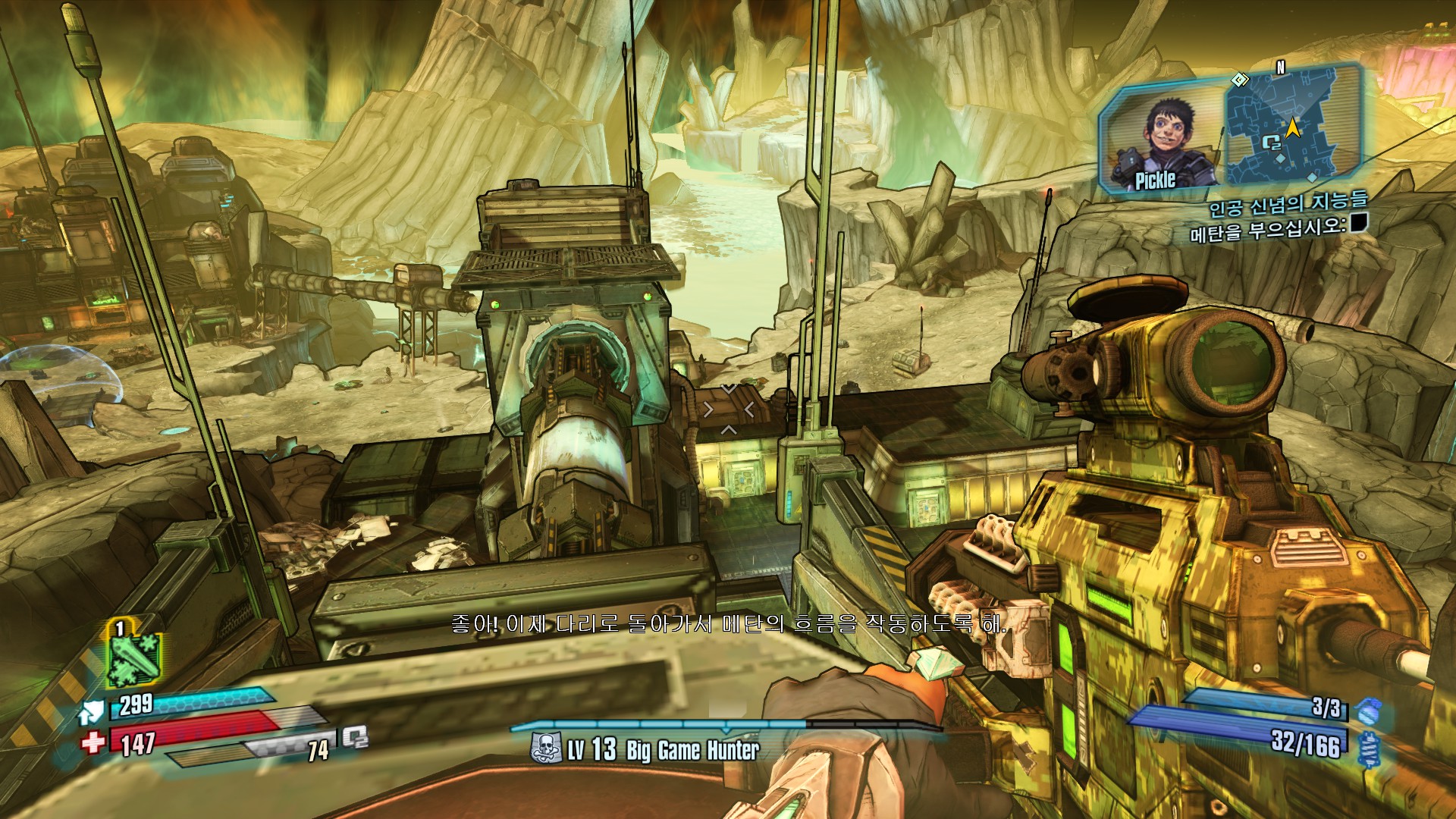
Task: Click the oxygen O2 icon
Action: point(354,737)
